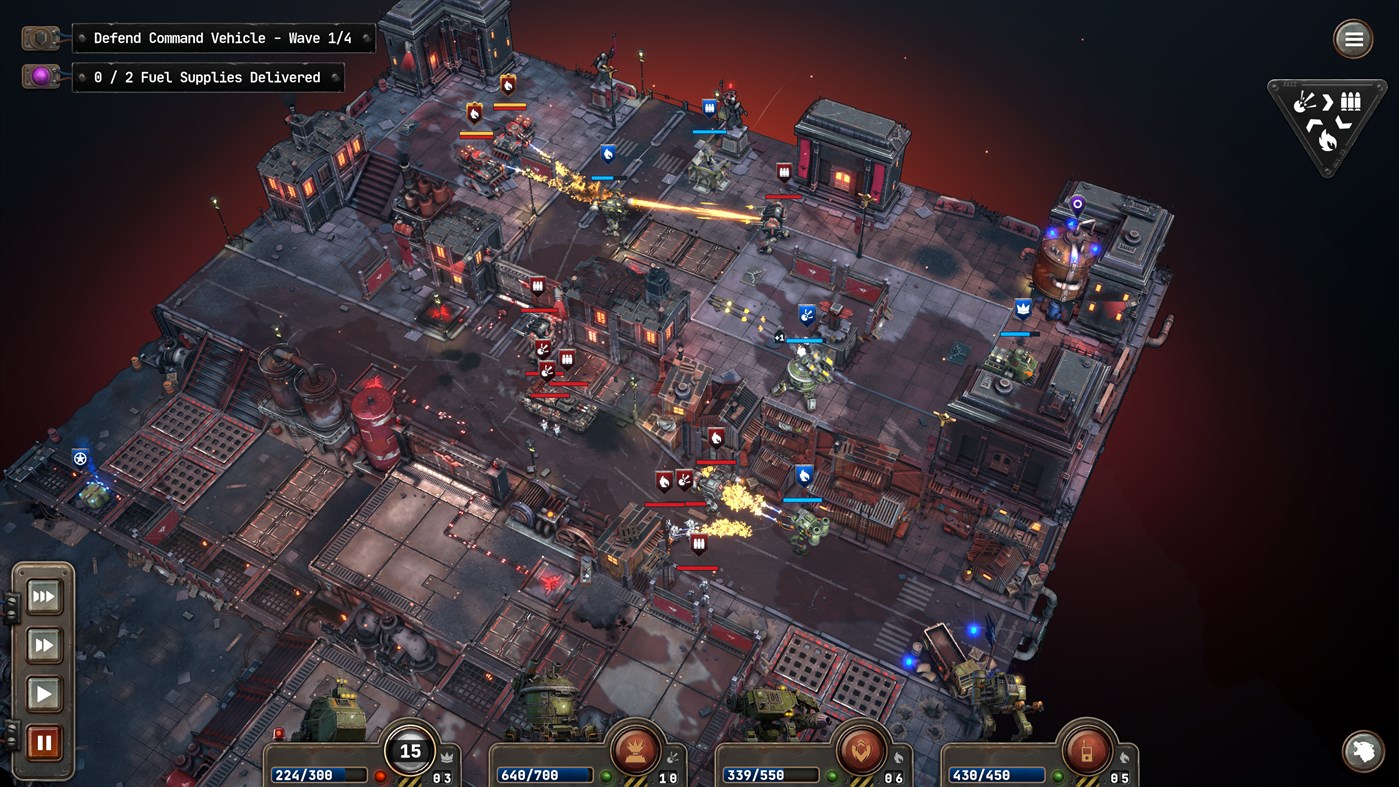Expand the Defend Command Vehicle objective banner
Image resolution: width=1399 pixels, height=787 pixels.
222,38
